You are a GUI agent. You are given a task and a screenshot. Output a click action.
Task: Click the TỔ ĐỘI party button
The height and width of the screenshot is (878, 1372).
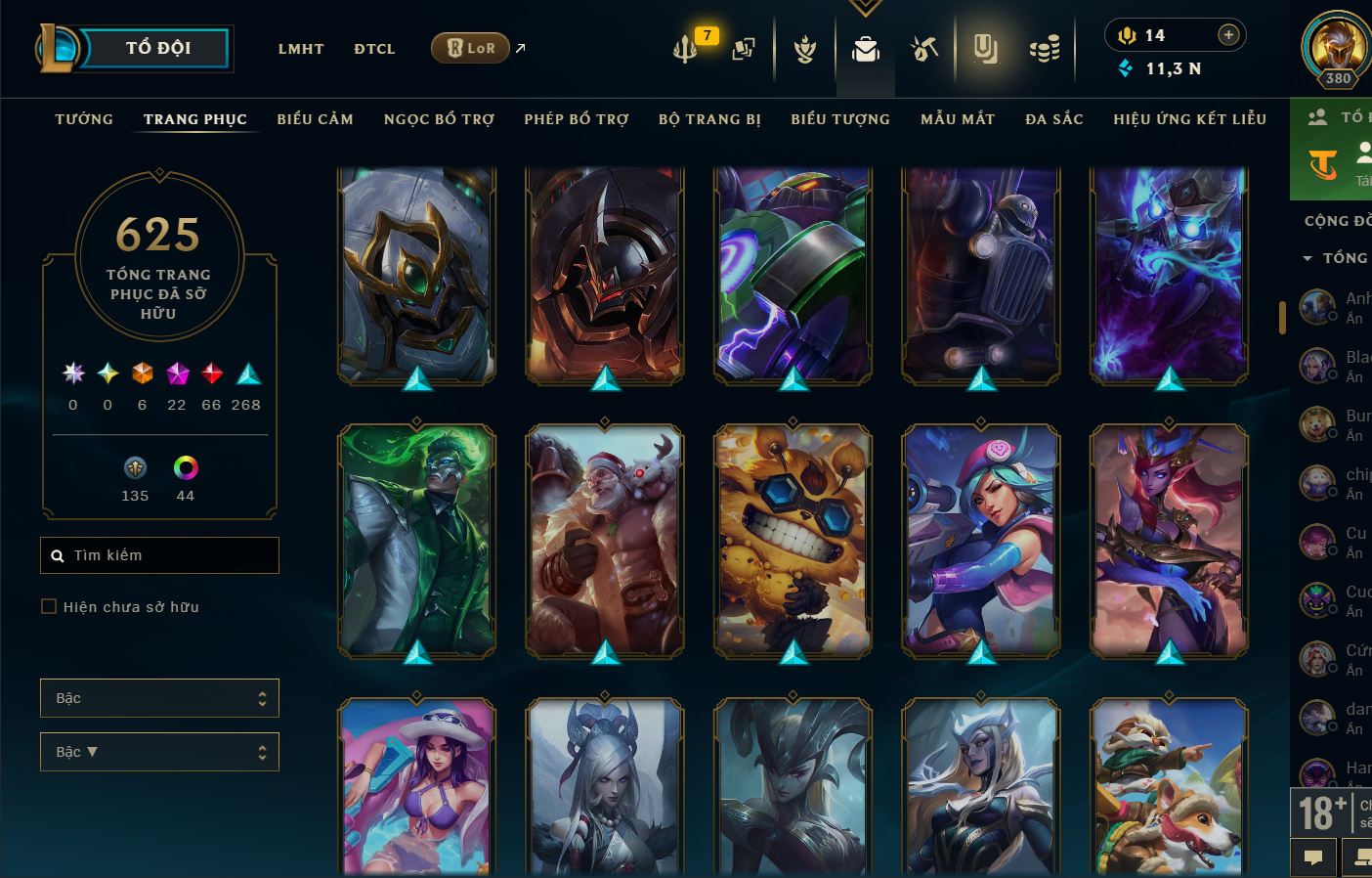[156, 48]
